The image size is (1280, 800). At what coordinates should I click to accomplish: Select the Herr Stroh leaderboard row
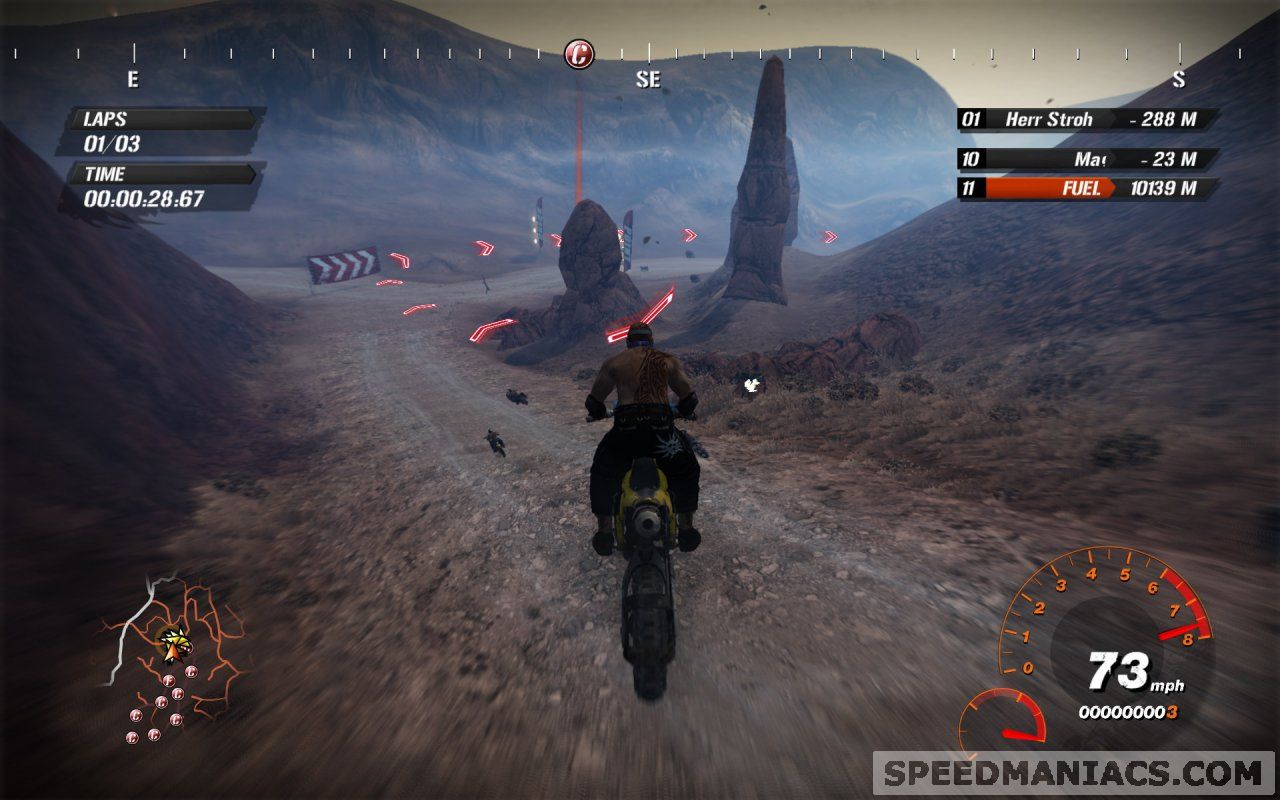click(x=1088, y=120)
